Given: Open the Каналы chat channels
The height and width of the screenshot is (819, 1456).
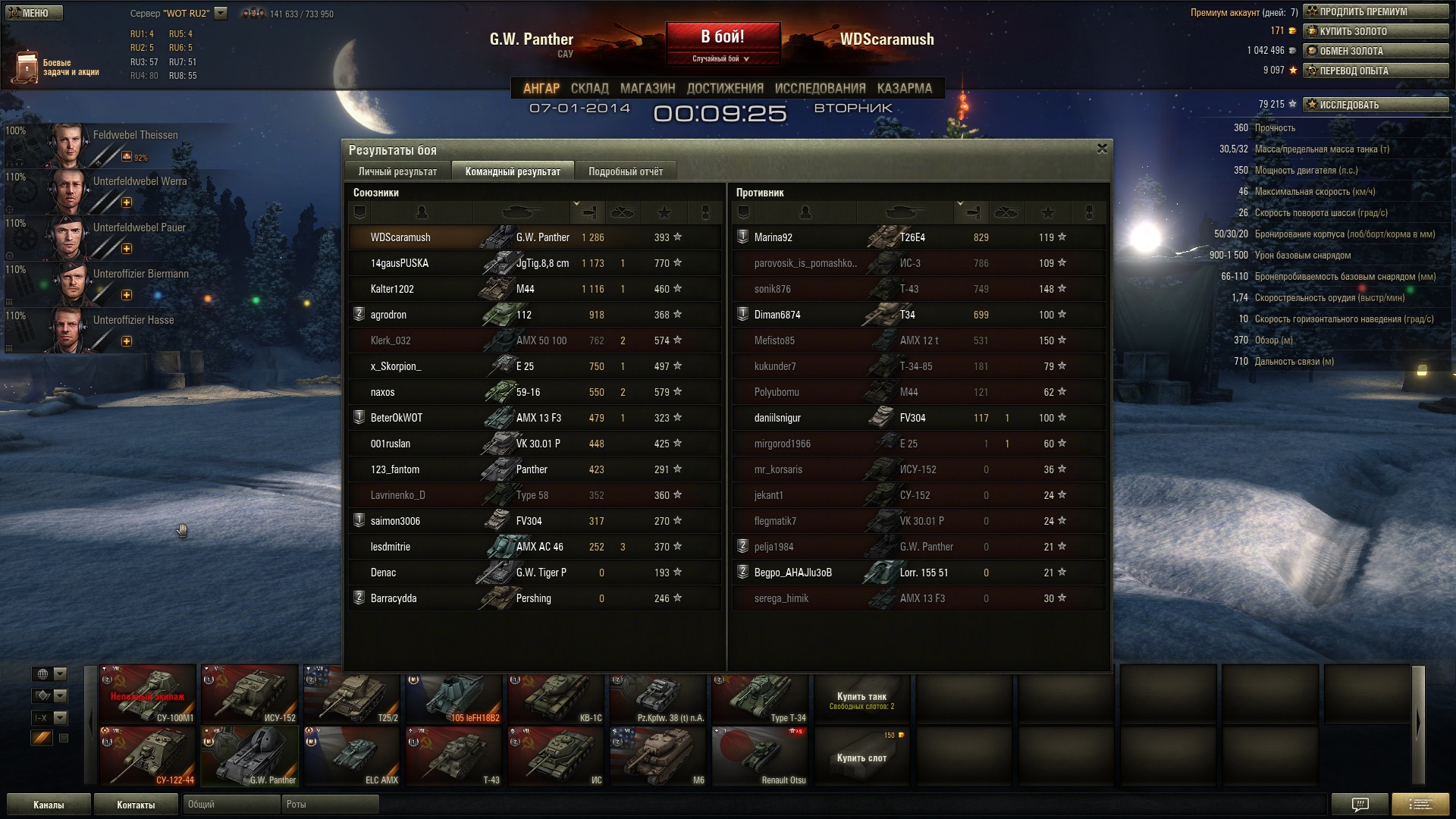Looking at the screenshot, I should 49,805.
